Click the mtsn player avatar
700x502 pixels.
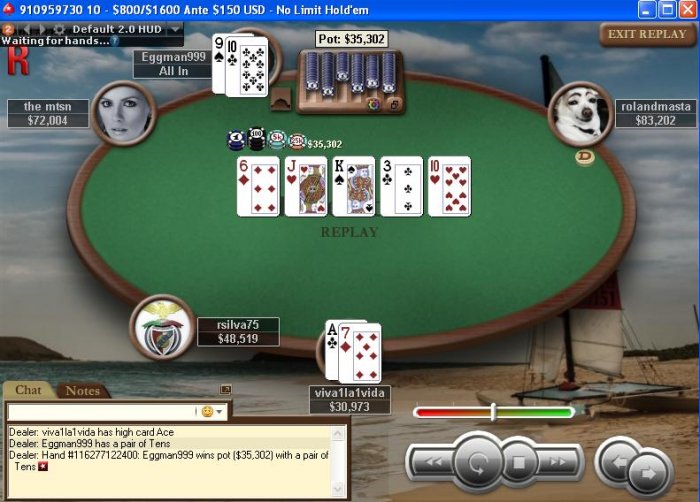pos(122,113)
